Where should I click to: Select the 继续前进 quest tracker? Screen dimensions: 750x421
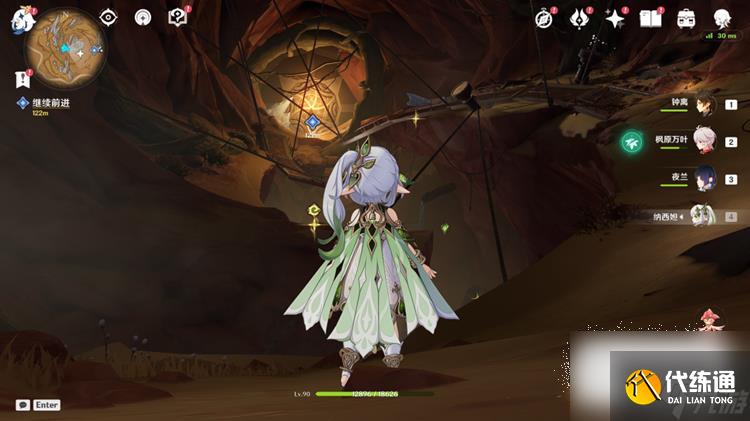coord(49,103)
